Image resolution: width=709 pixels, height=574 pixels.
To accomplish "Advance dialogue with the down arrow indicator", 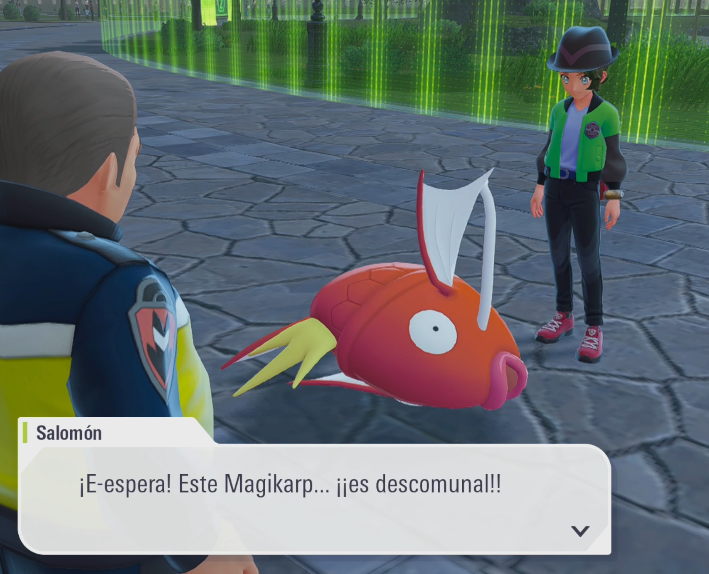I will pyautogui.click(x=580, y=531).
